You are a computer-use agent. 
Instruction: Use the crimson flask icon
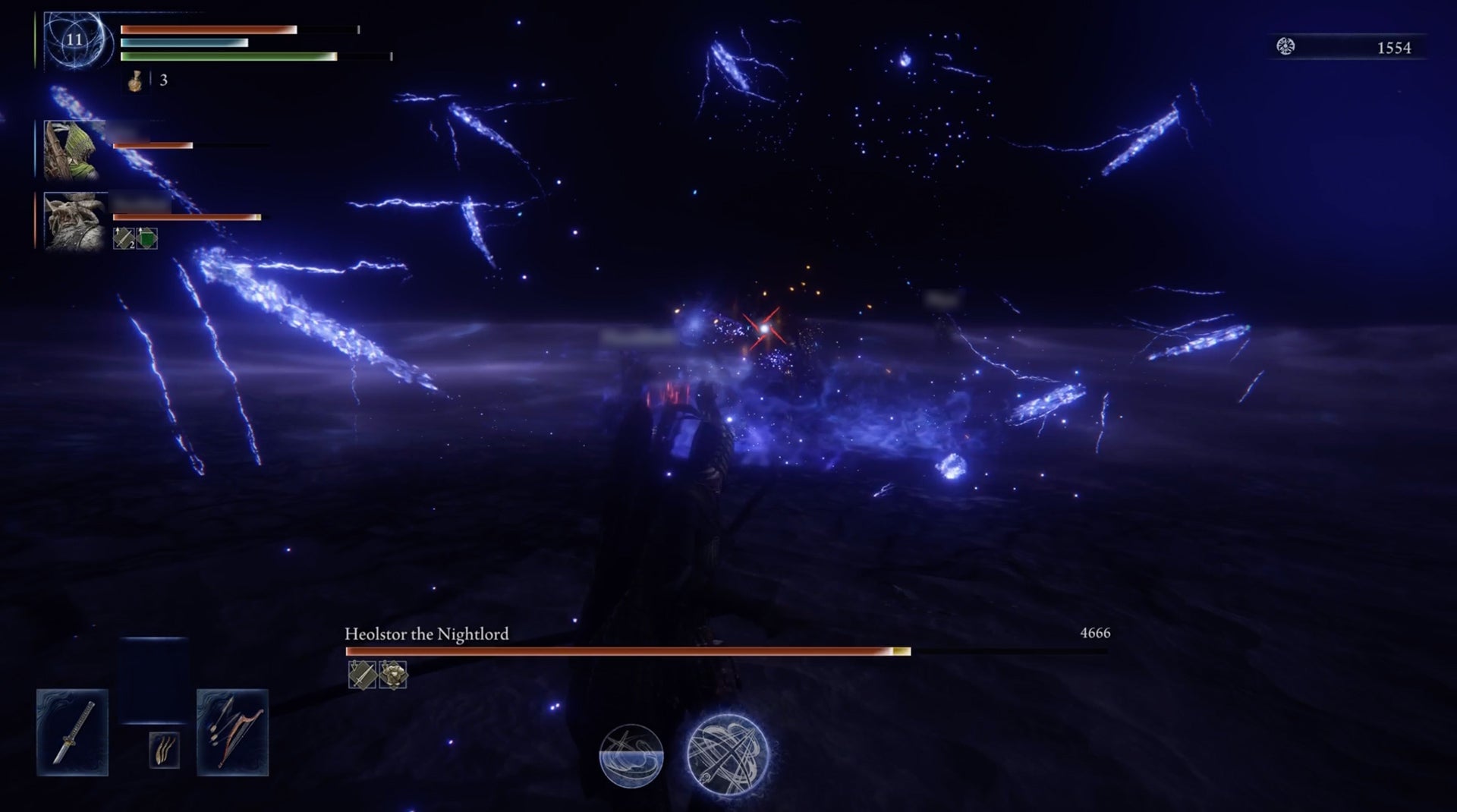tap(137, 80)
